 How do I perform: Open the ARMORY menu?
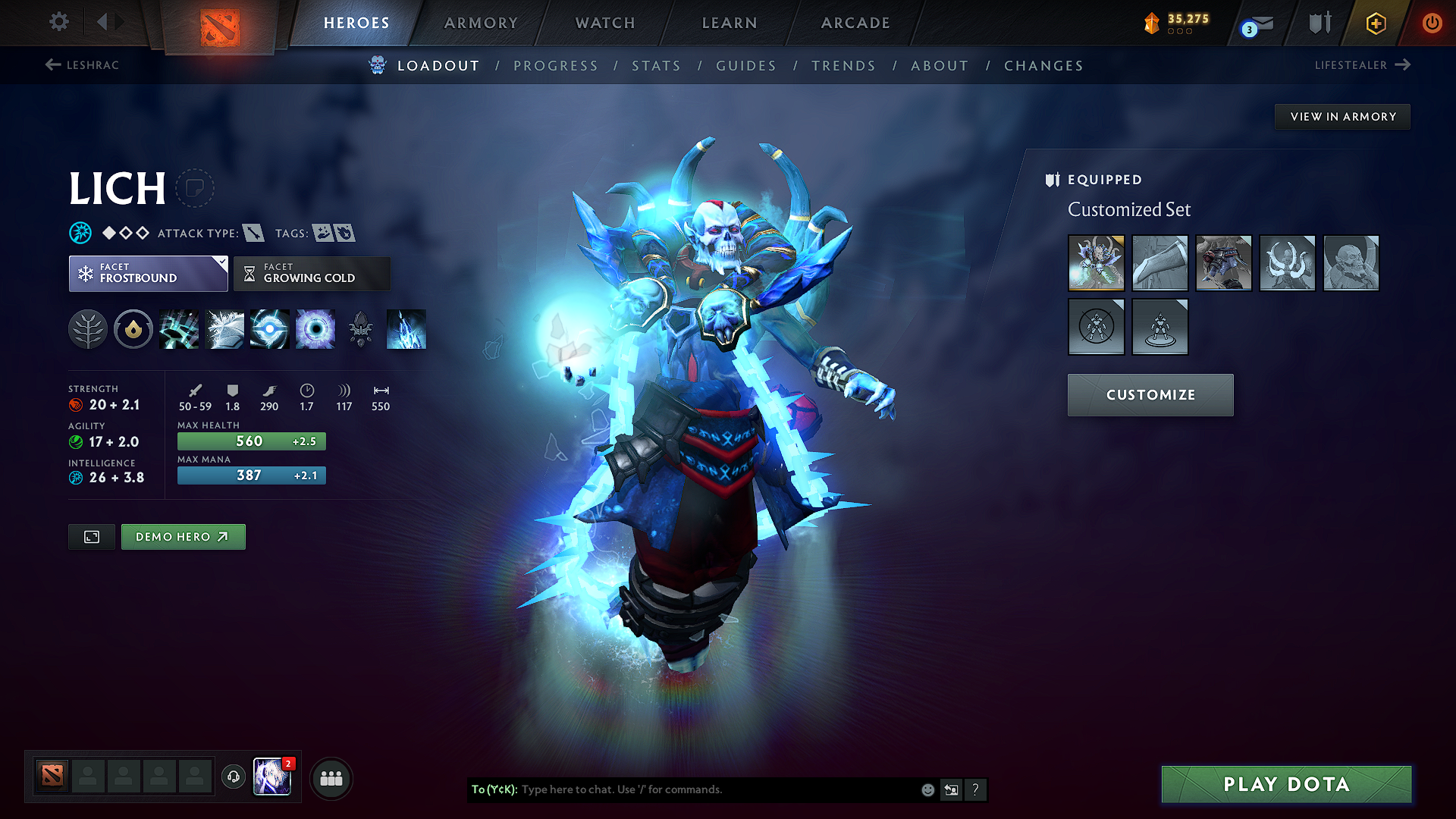point(481,23)
